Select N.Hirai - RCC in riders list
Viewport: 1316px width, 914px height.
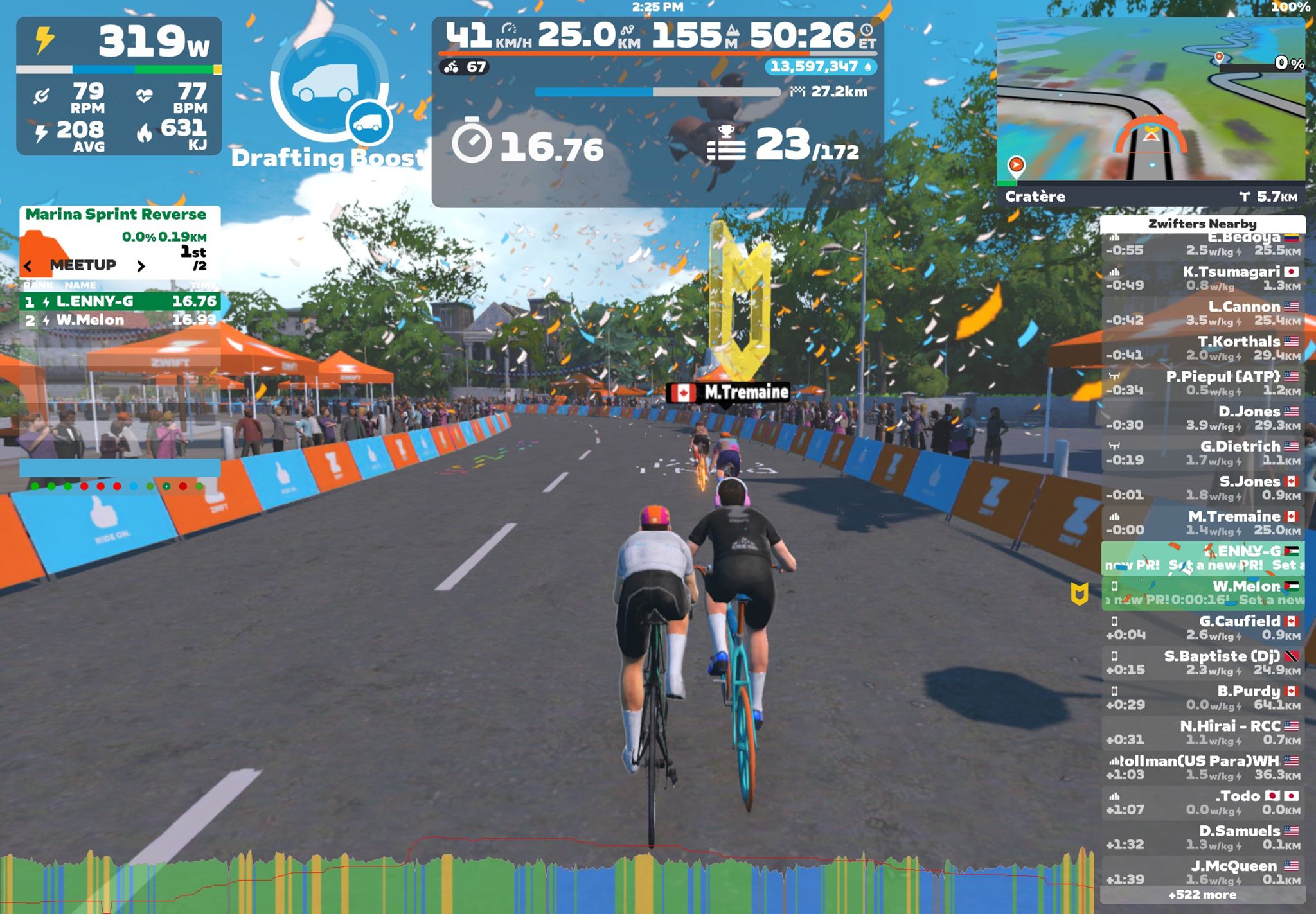pos(1202,733)
